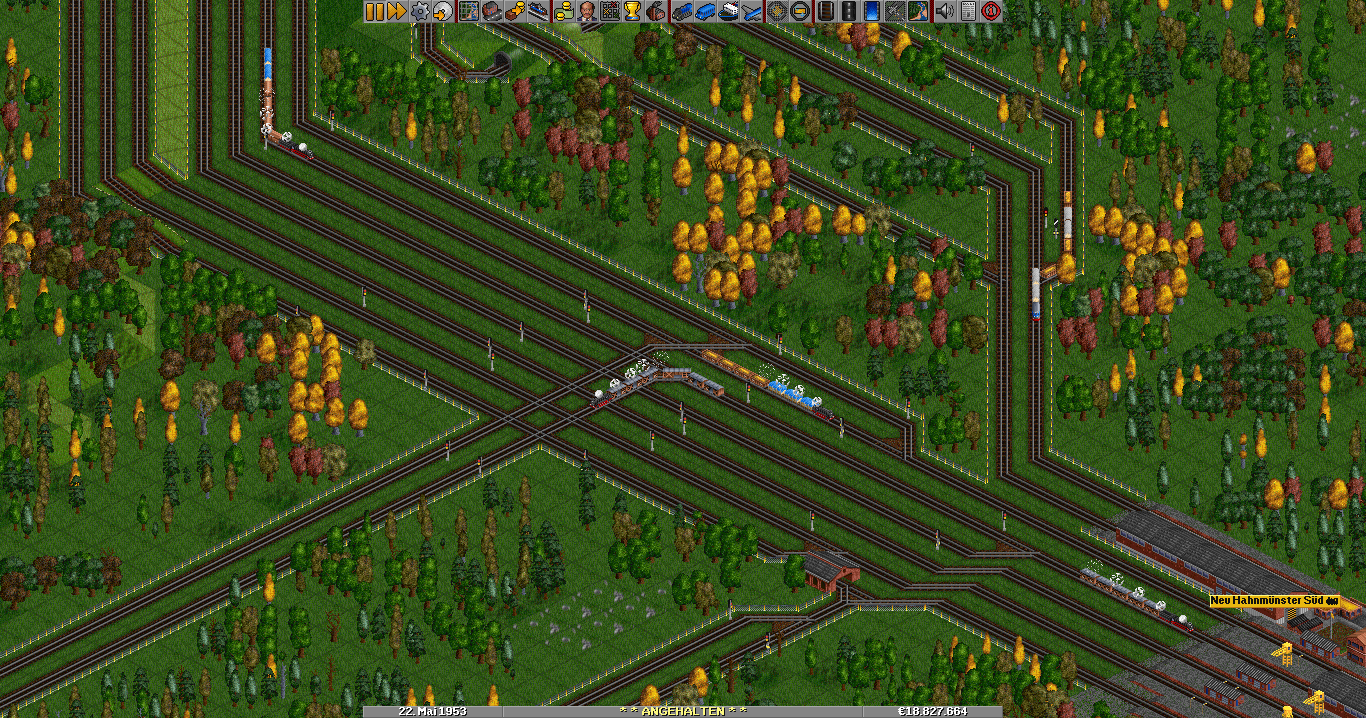
Task: Open sound and music options
Action: 945,11
